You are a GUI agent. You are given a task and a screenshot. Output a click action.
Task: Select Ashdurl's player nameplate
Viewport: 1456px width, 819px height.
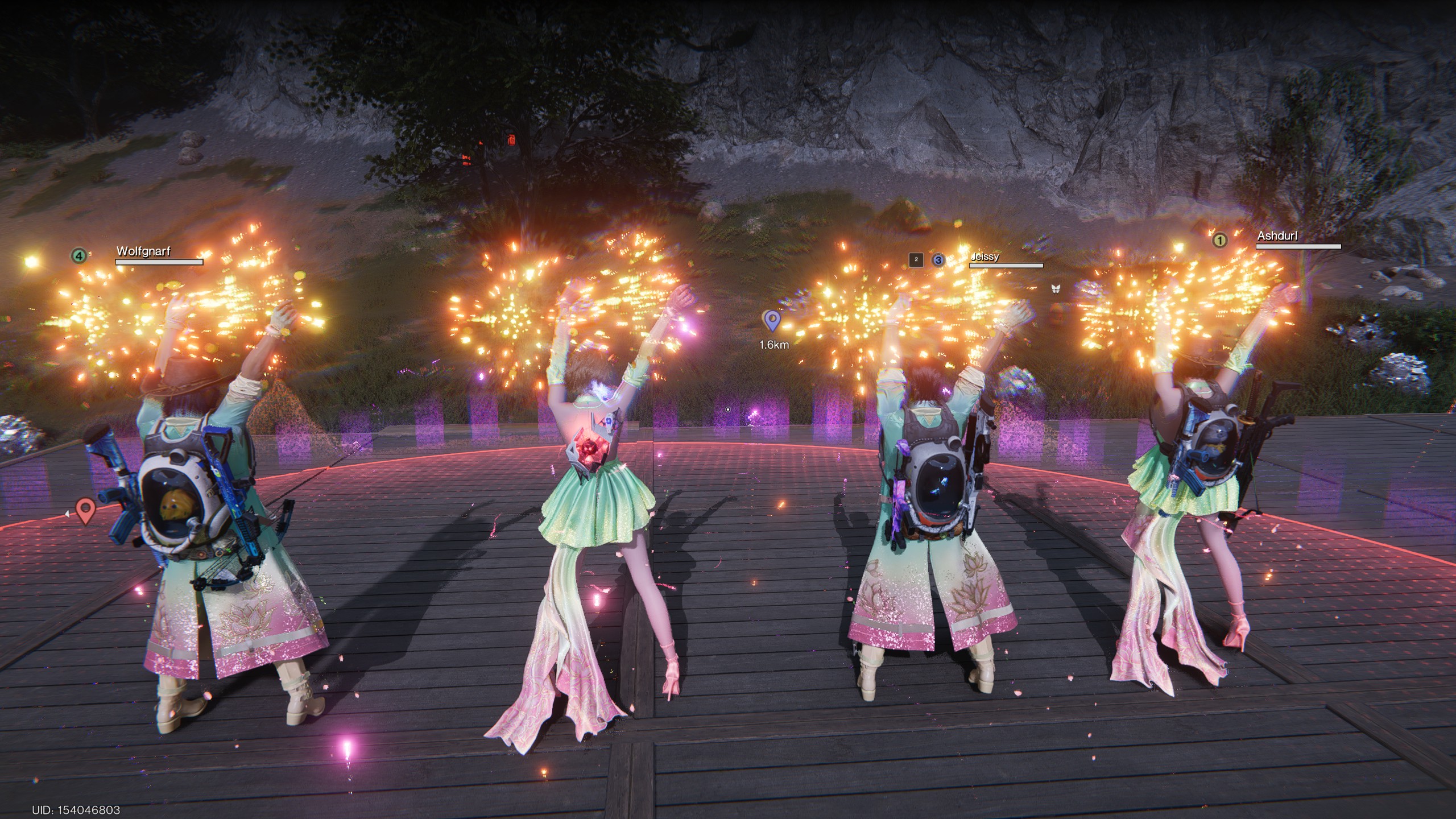[1277, 236]
